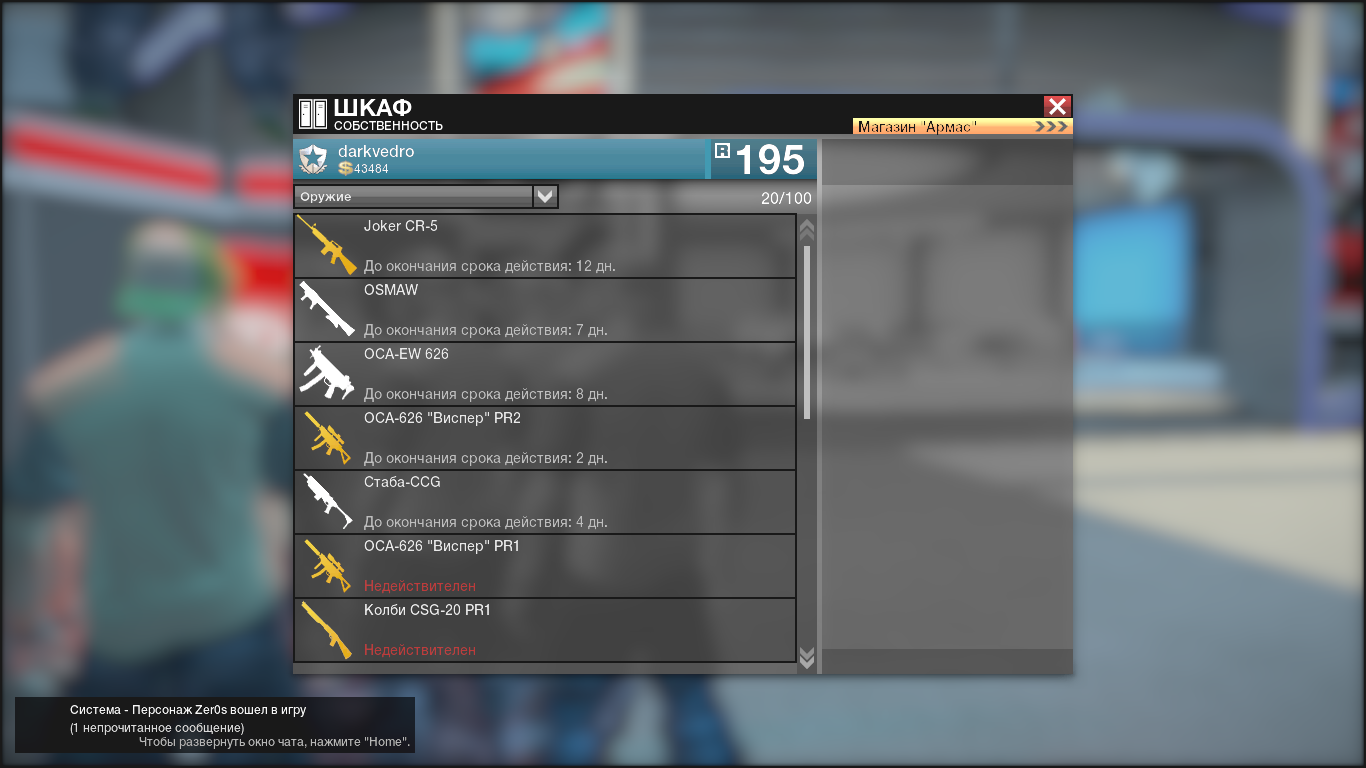Click the weapon list scrollbar thumb
The image size is (1366, 768).
(807, 330)
